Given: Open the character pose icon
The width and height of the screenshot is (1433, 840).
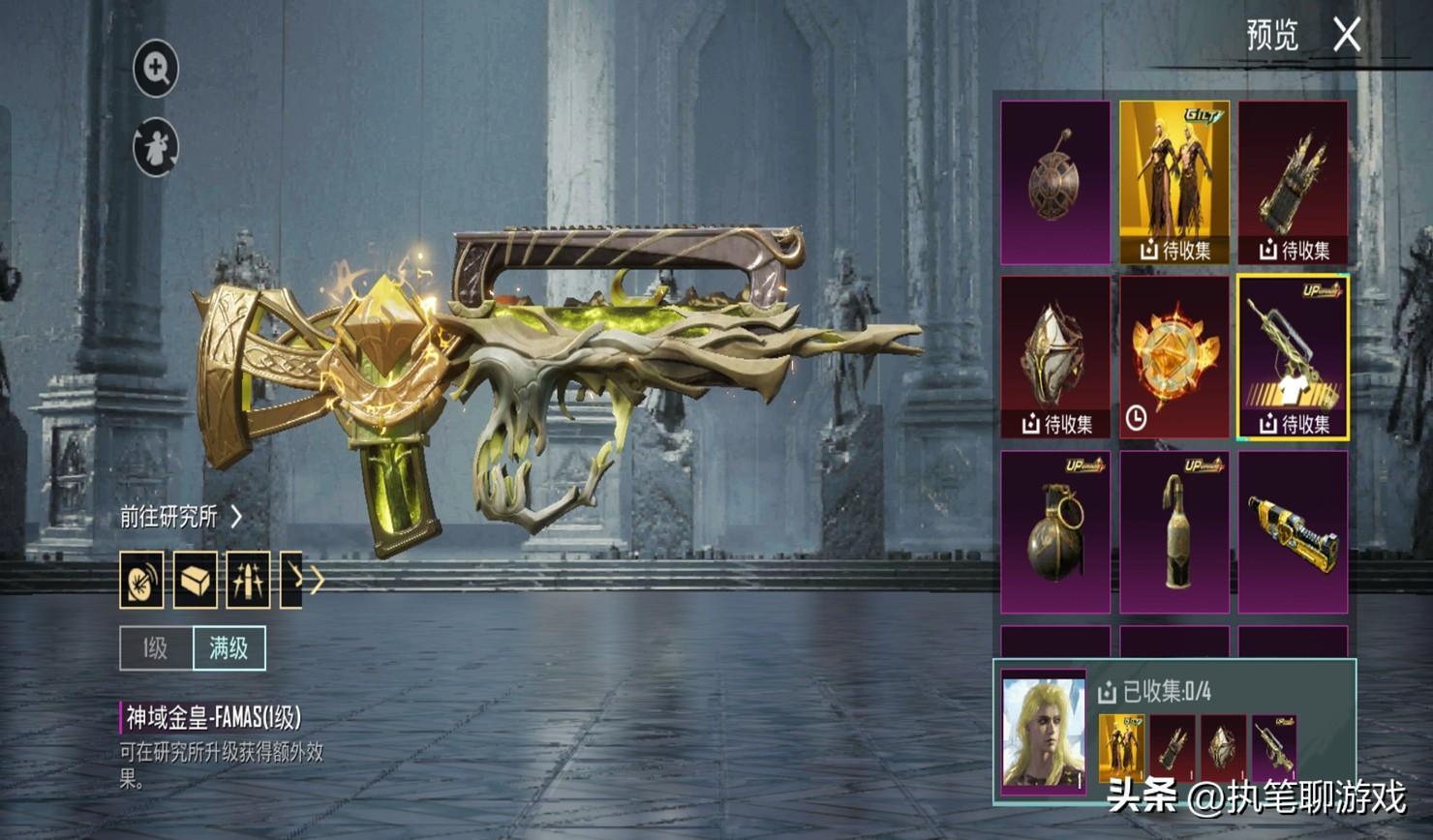Looking at the screenshot, I should [x=156, y=148].
